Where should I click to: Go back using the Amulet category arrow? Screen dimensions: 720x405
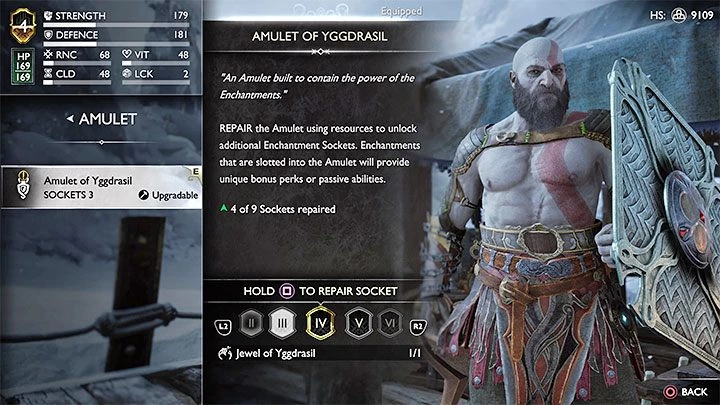[x=70, y=119]
